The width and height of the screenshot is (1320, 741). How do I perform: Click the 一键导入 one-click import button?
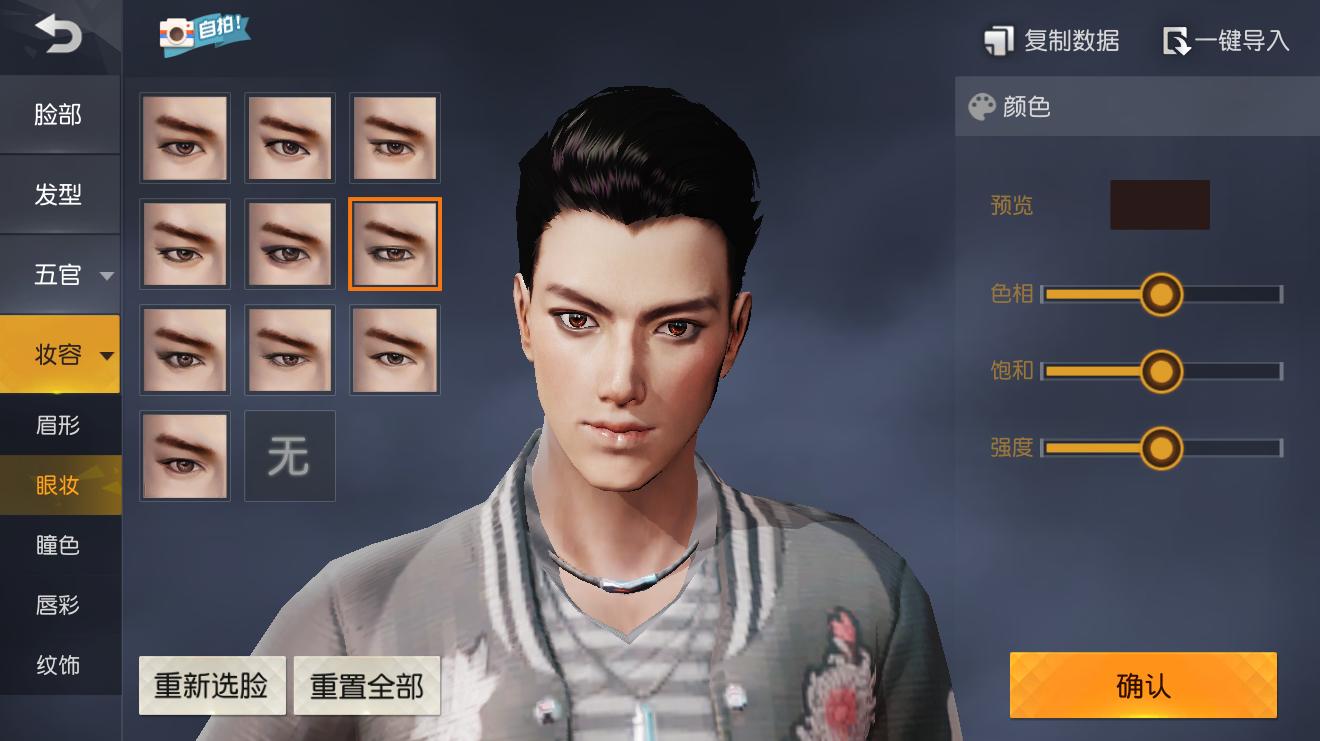[1226, 41]
